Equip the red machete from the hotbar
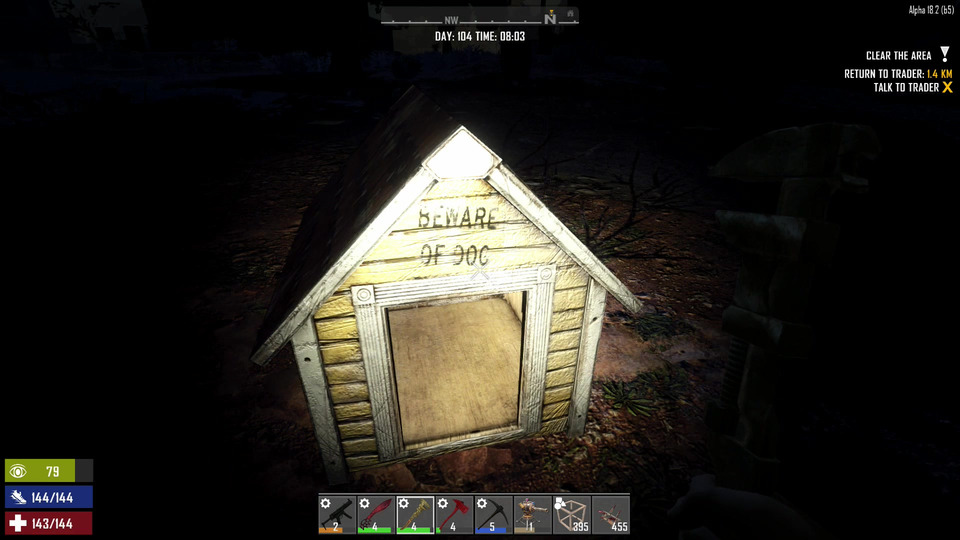This screenshot has height=540, width=960. pyautogui.click(x=376, y=515)
